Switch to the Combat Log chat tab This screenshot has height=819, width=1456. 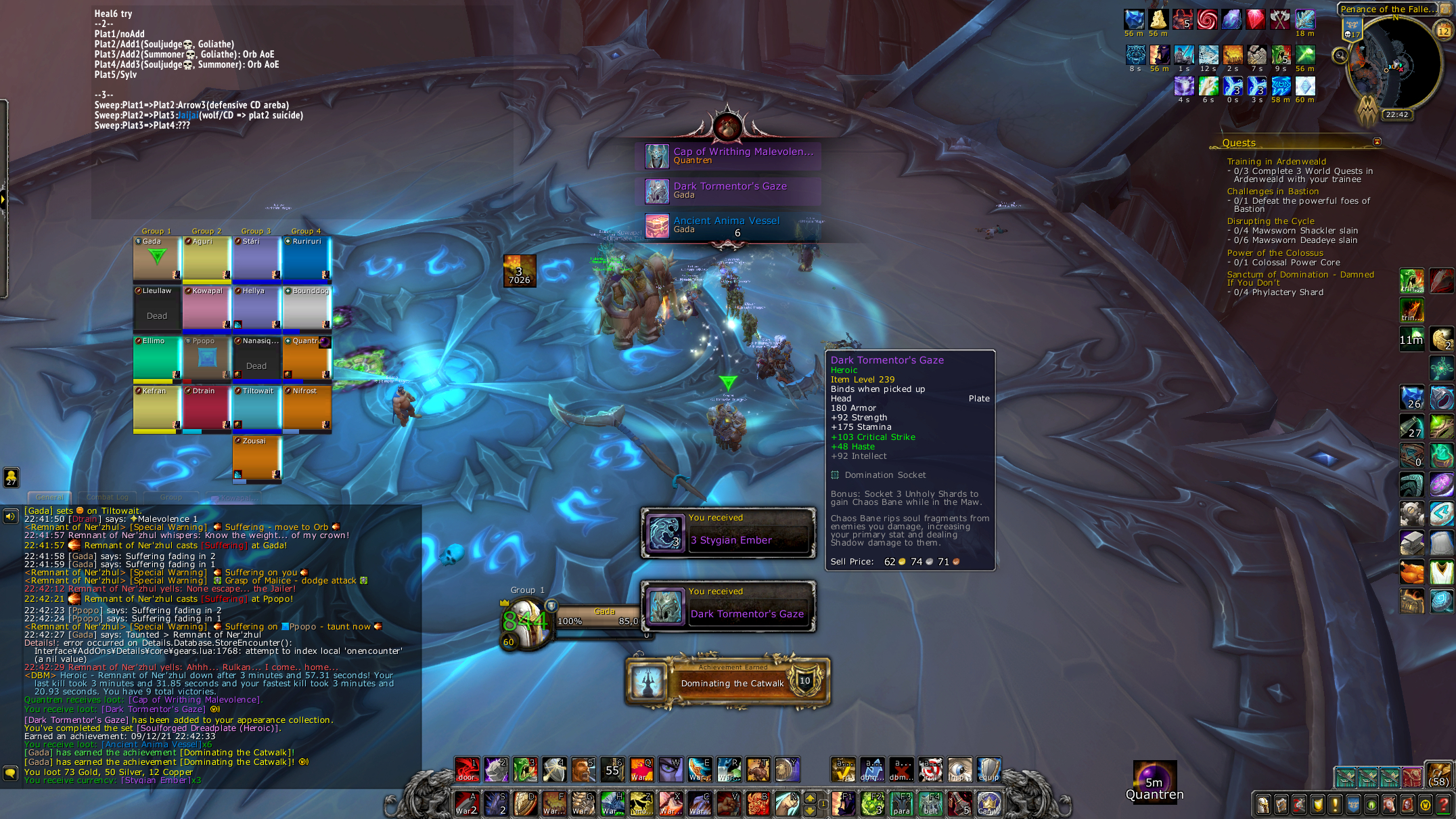(107, 497)
